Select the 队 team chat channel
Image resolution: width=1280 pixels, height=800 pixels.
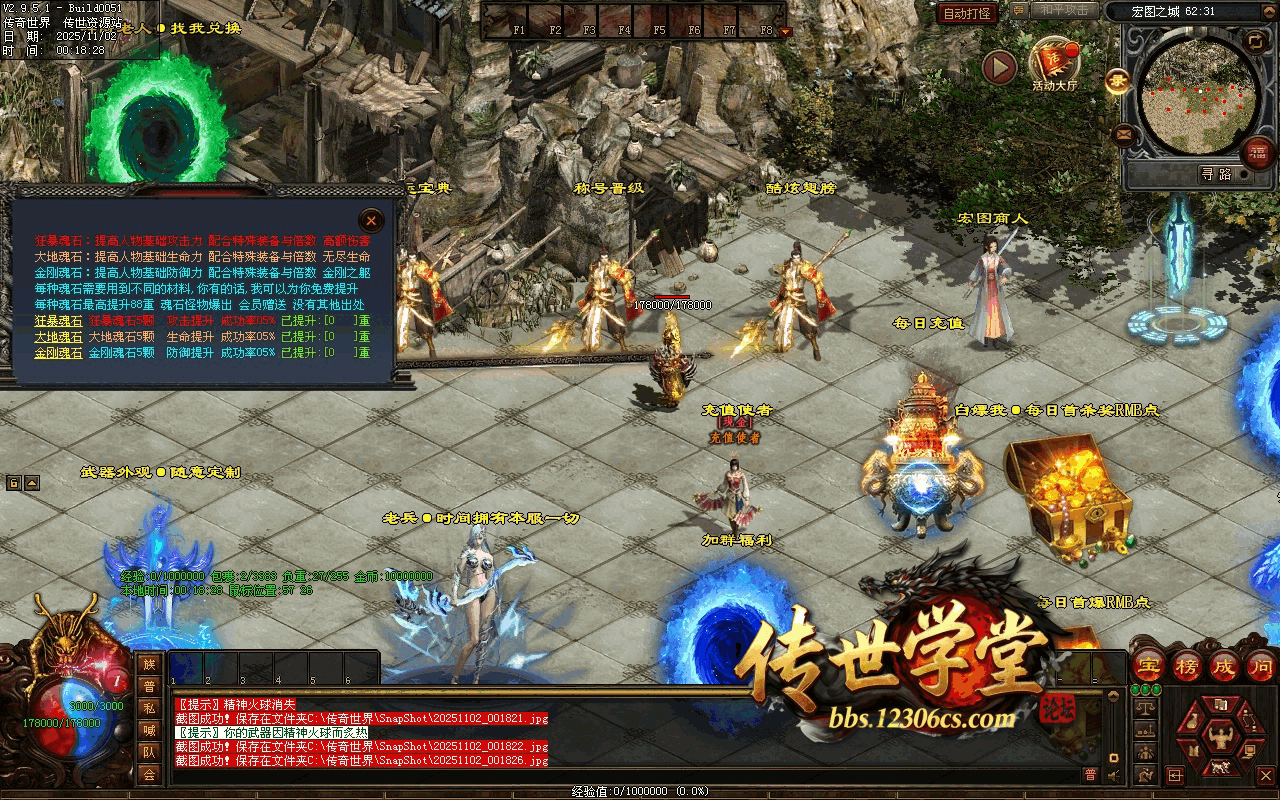(x=149, y=752)
